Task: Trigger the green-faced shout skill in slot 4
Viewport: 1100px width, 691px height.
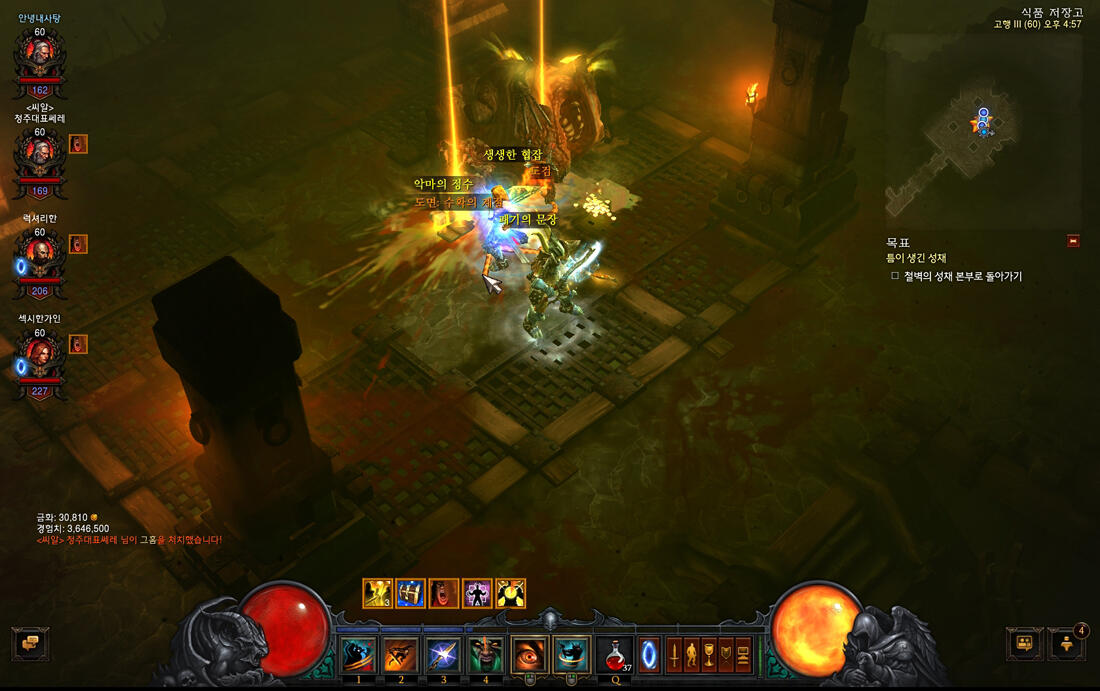Action: pos(487,655)
